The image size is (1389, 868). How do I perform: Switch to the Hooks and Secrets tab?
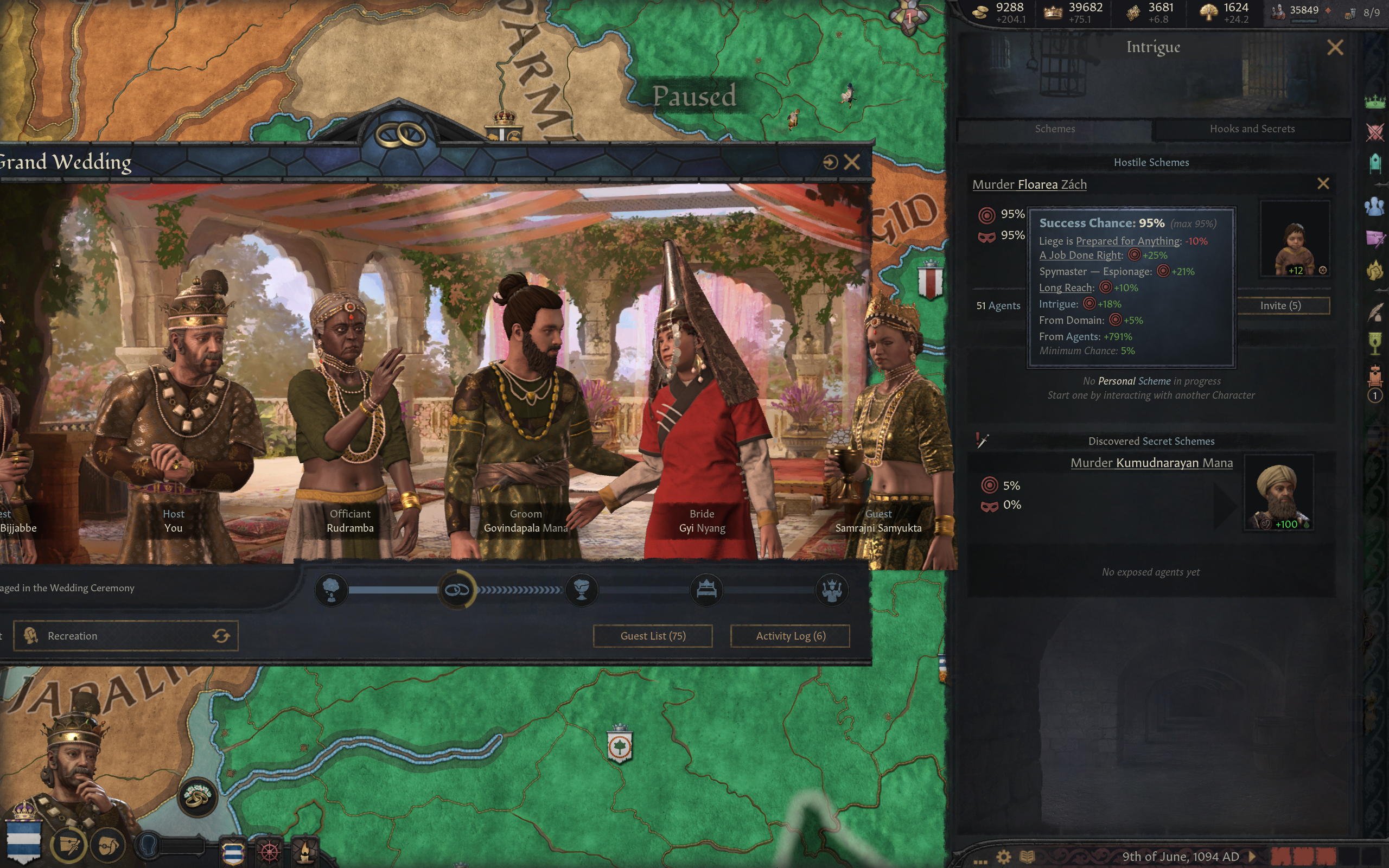(x=1252, y=129)
